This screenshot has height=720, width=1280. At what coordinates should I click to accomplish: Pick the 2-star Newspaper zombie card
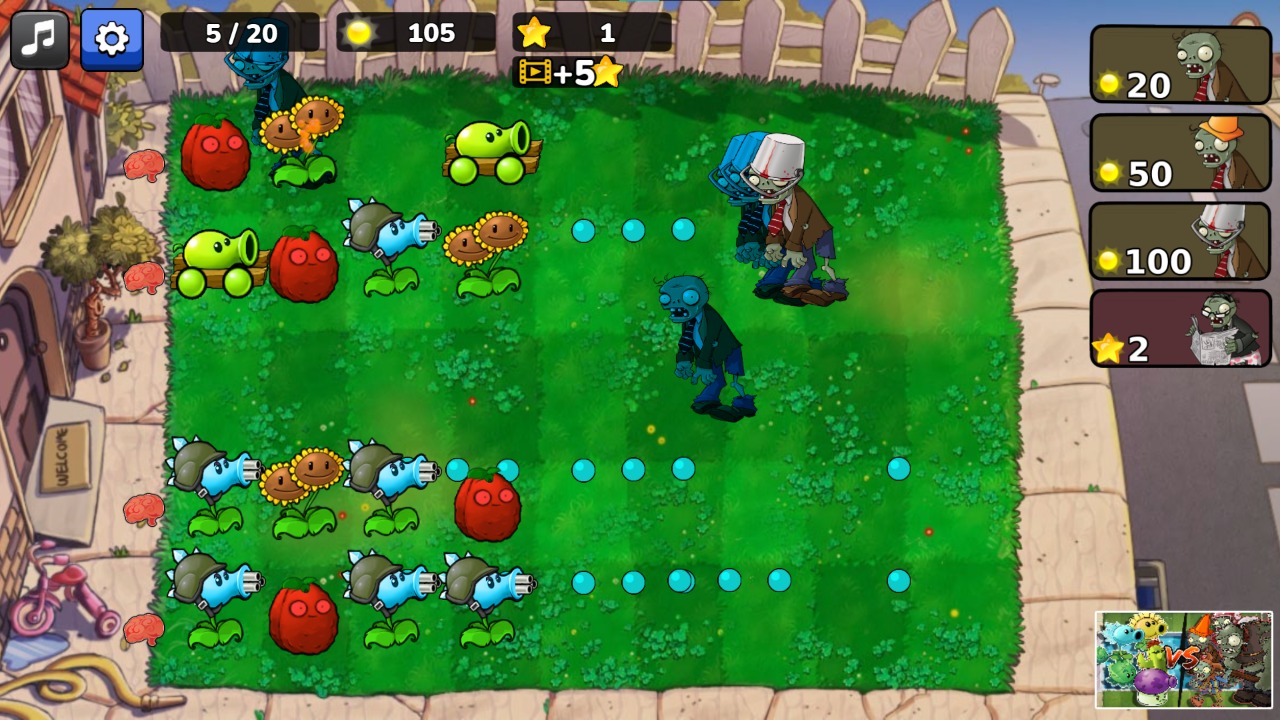[1180, 329]
